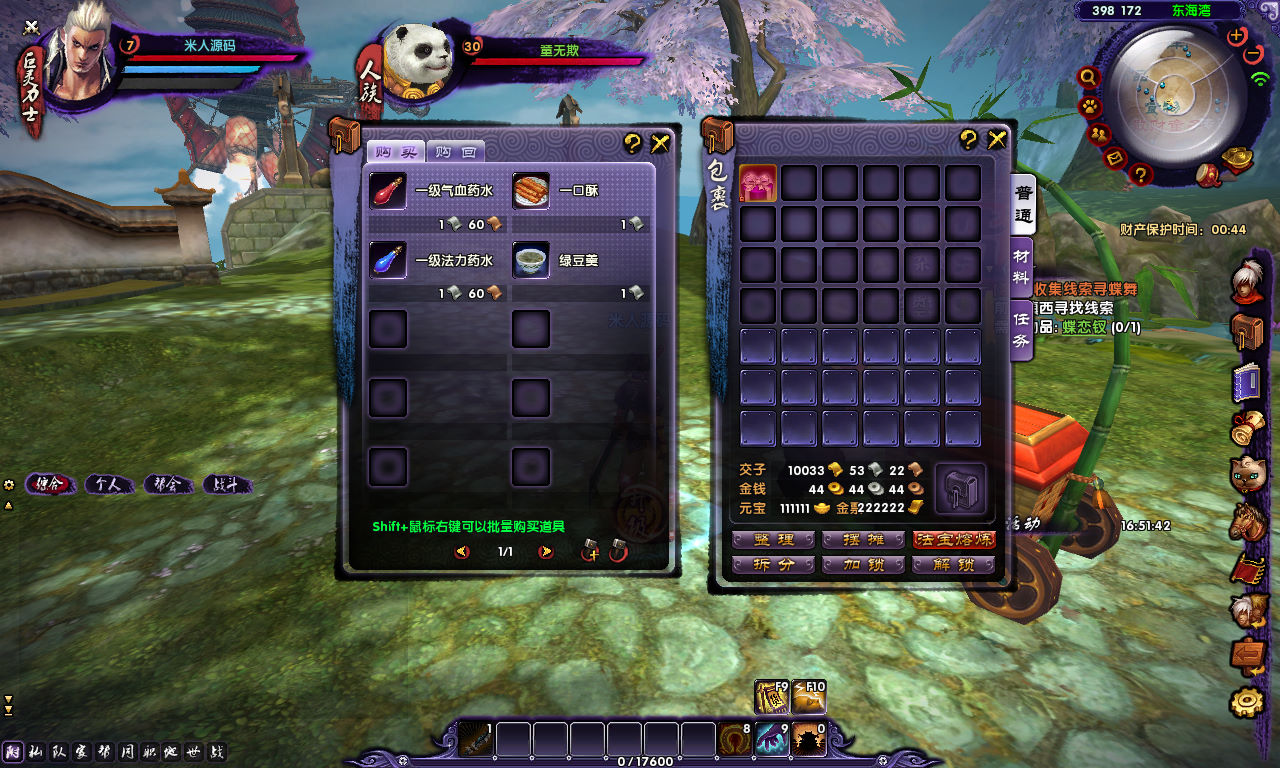Click the 加锁 lock item button
This screenshot has width=1280, height=768.
pyautogui.click(x=863, y=565)
